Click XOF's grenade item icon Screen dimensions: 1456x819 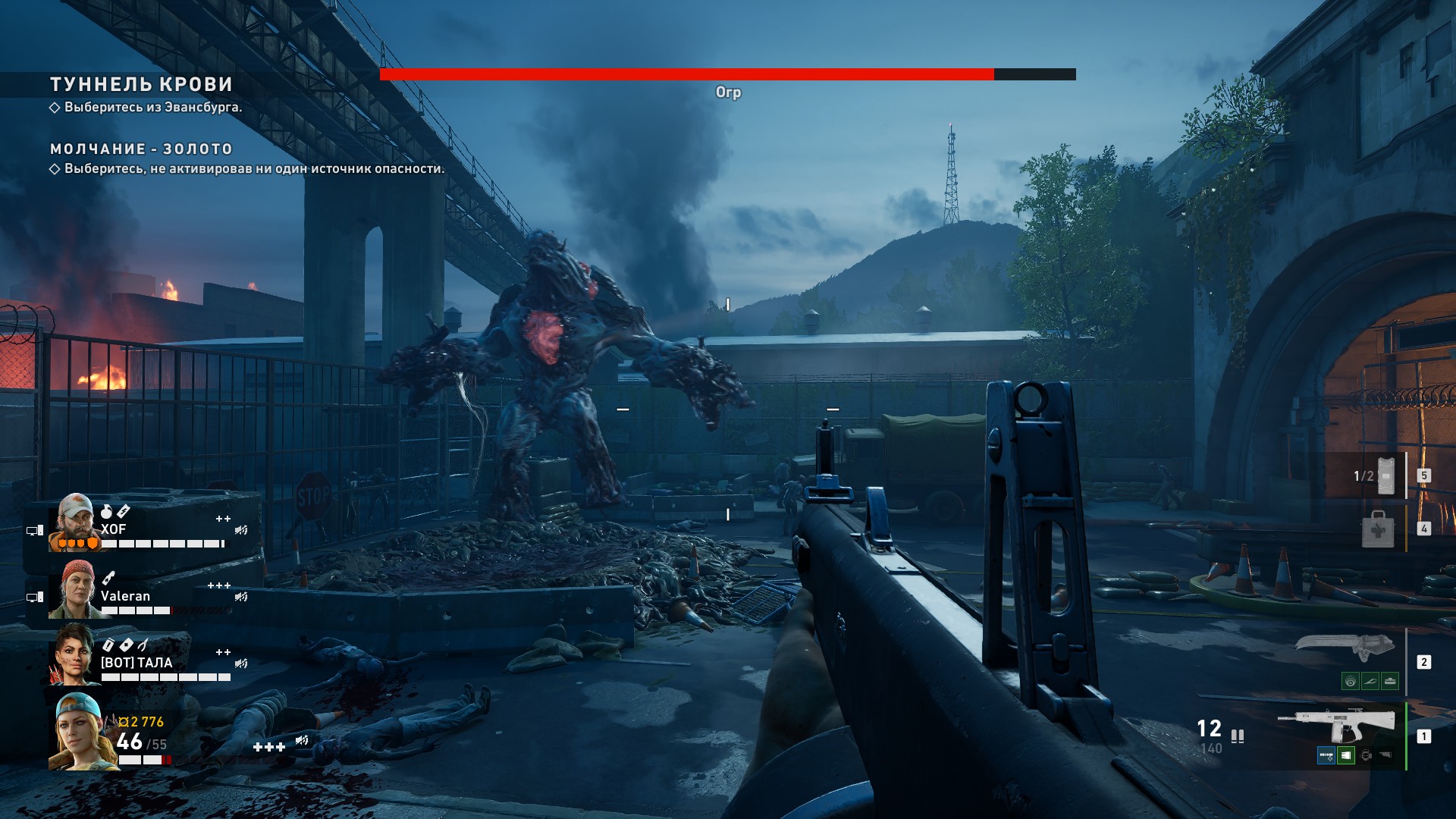[106, 513]
